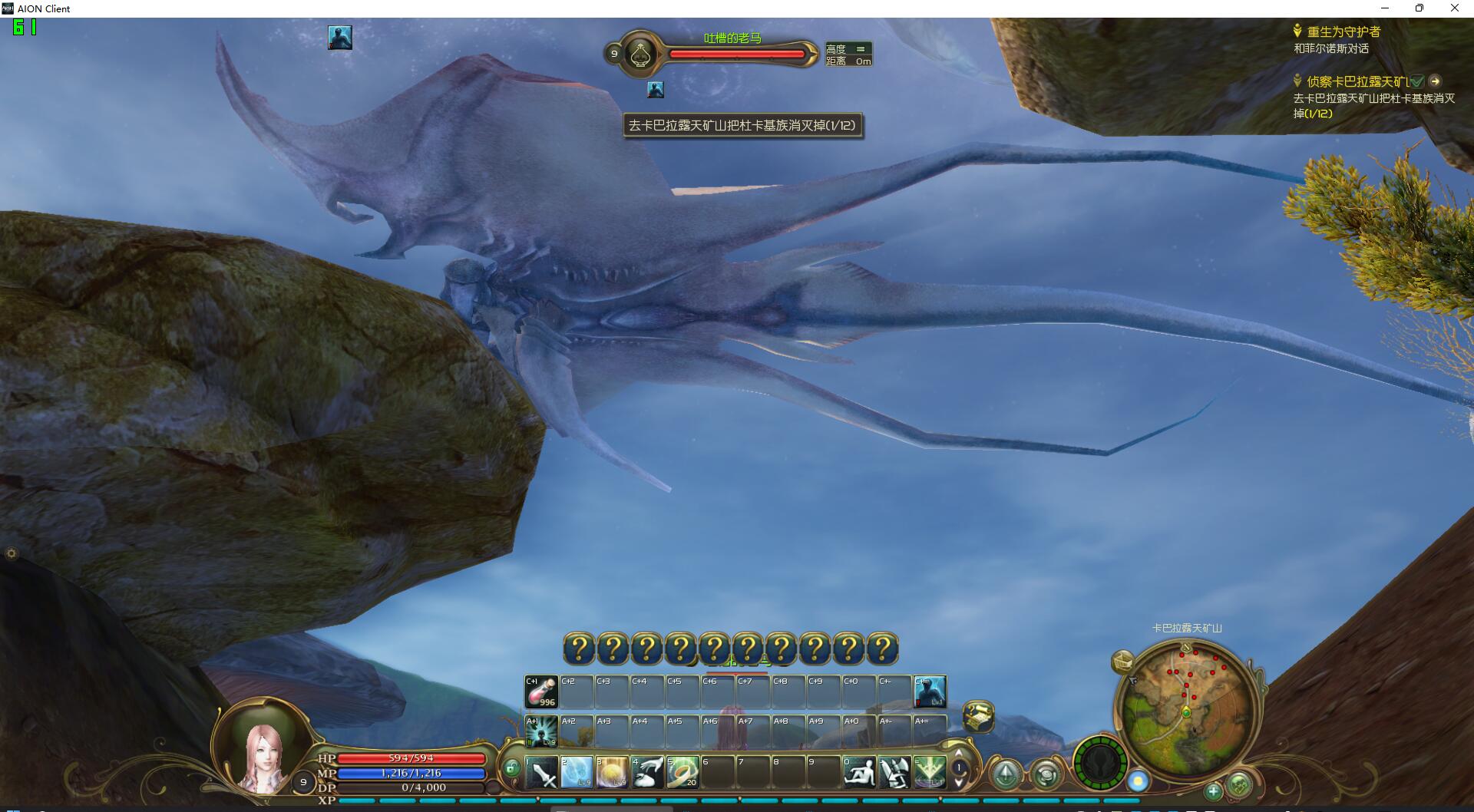Click the green plus button below minimap
The image size is (1474, 812).
pos(1213,791)
